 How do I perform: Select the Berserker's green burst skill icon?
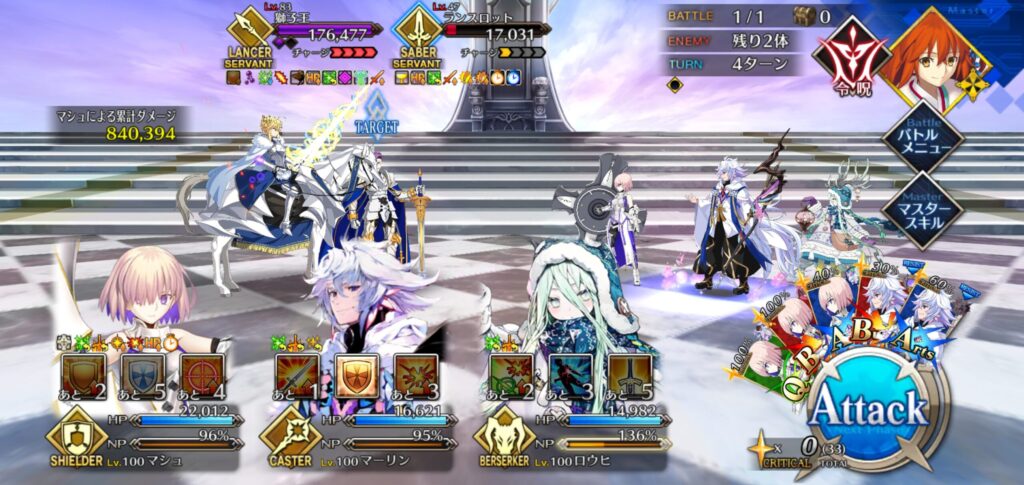tap(512, 376)
